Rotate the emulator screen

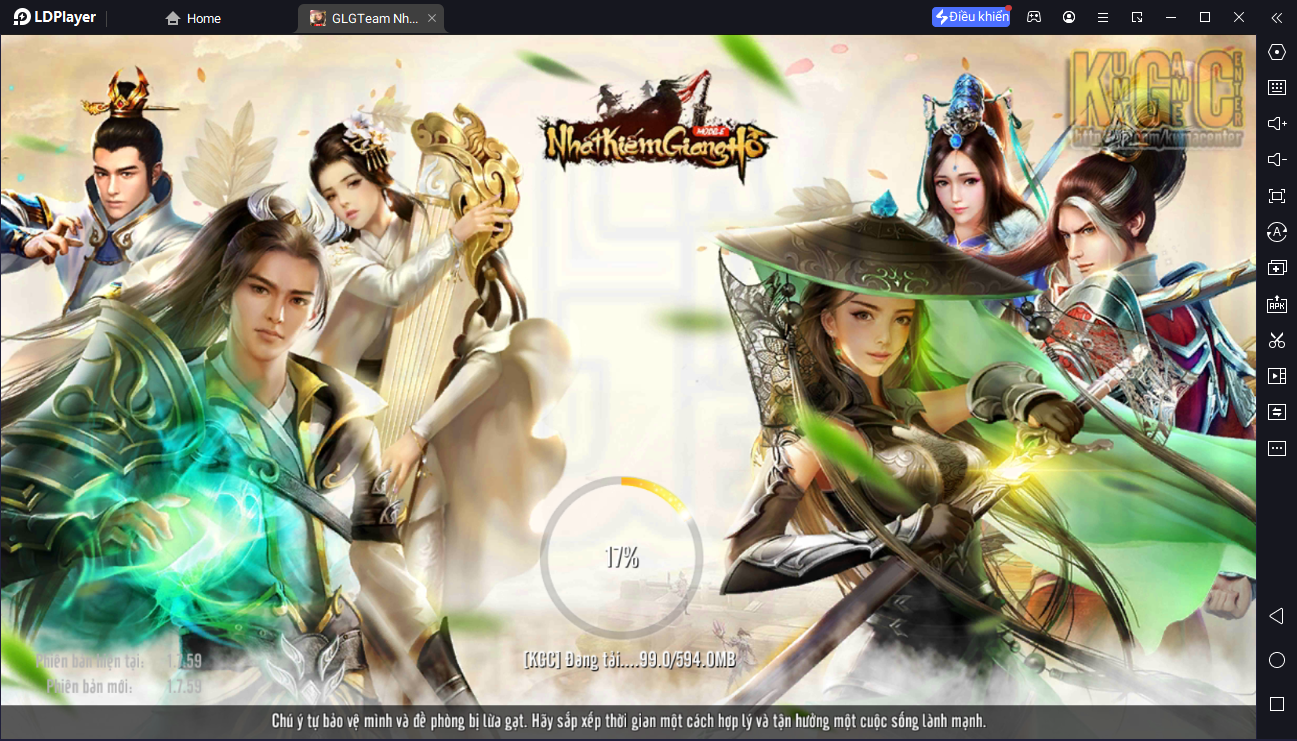(x=1276, y=231)
